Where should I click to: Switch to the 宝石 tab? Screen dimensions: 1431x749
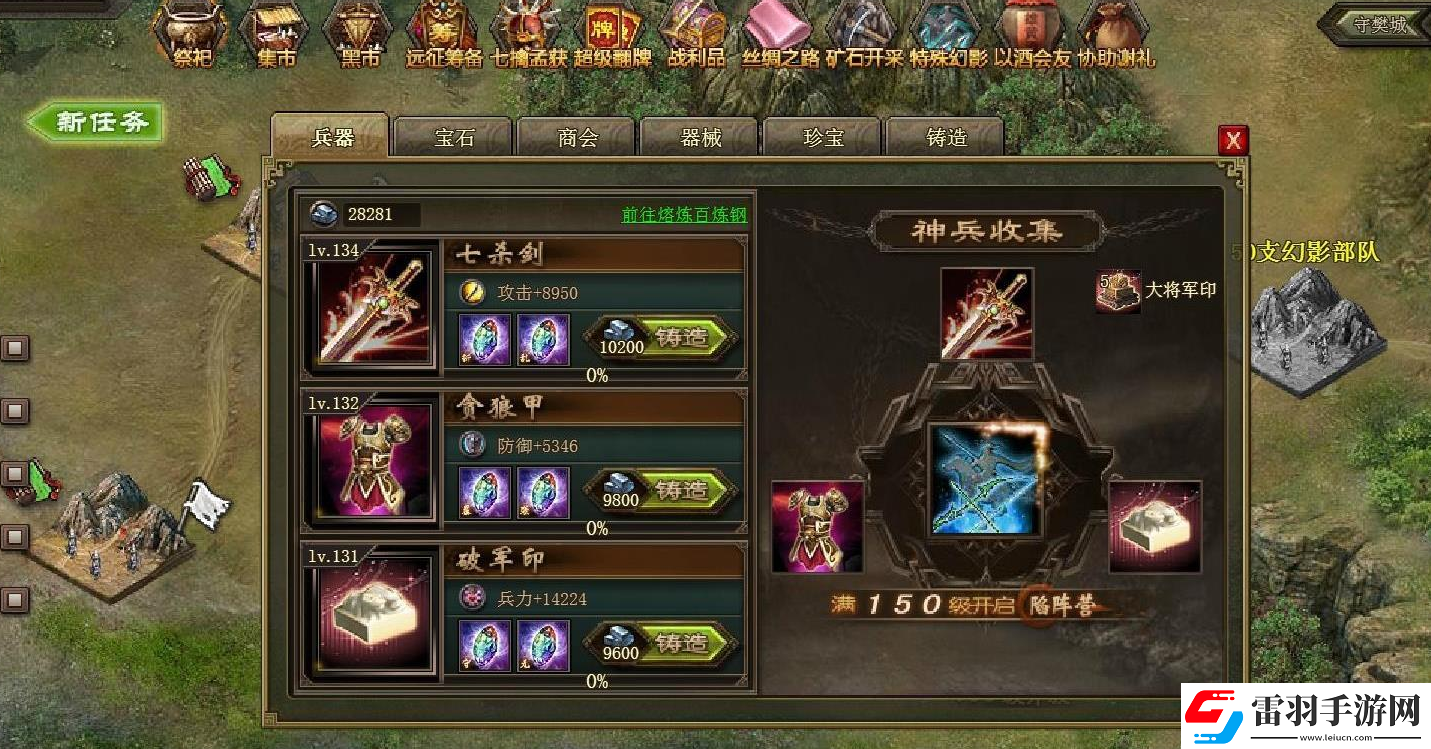(x=453, y=139)
